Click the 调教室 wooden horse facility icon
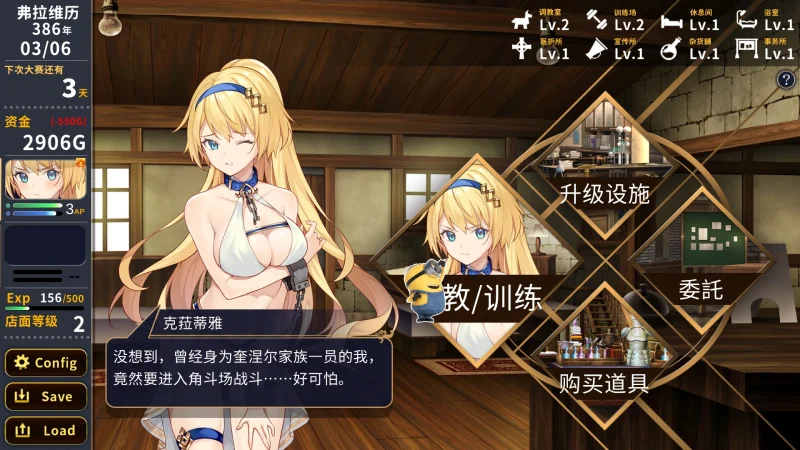 [x=522, y=20]
